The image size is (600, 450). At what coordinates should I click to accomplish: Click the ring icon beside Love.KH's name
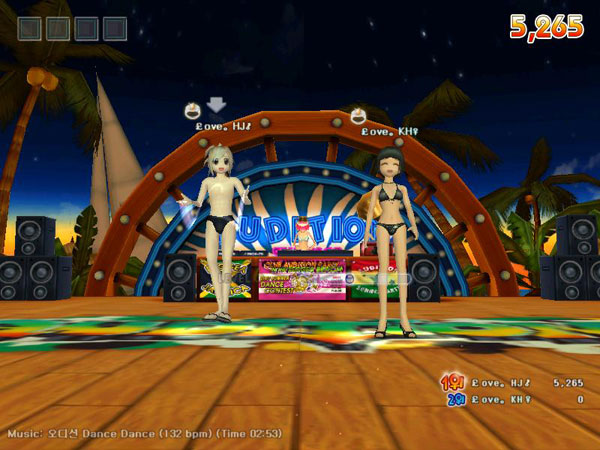(x=357, y=115)
